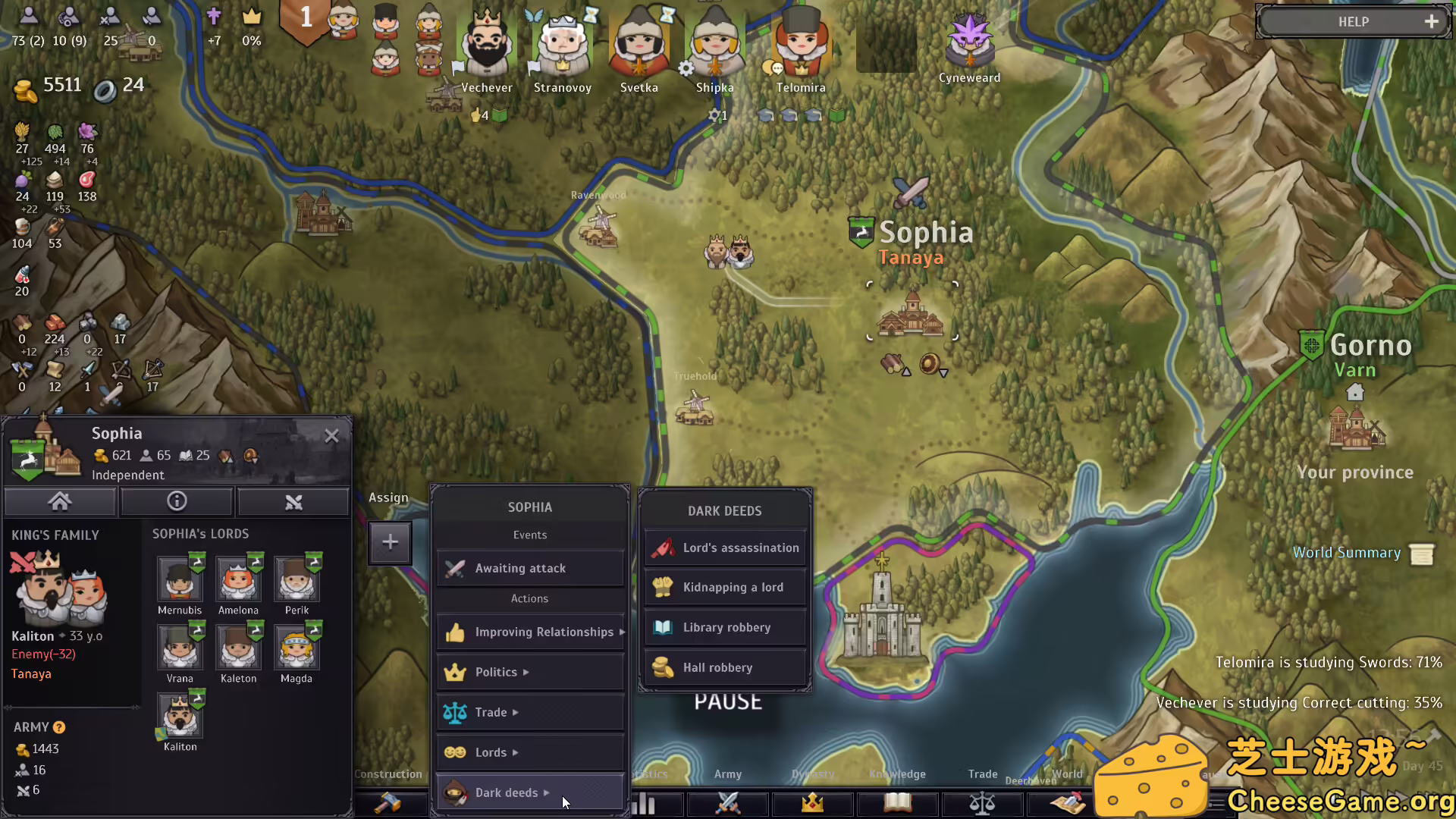
Task: Expand the Politics submenu
Action: point(530,672)
